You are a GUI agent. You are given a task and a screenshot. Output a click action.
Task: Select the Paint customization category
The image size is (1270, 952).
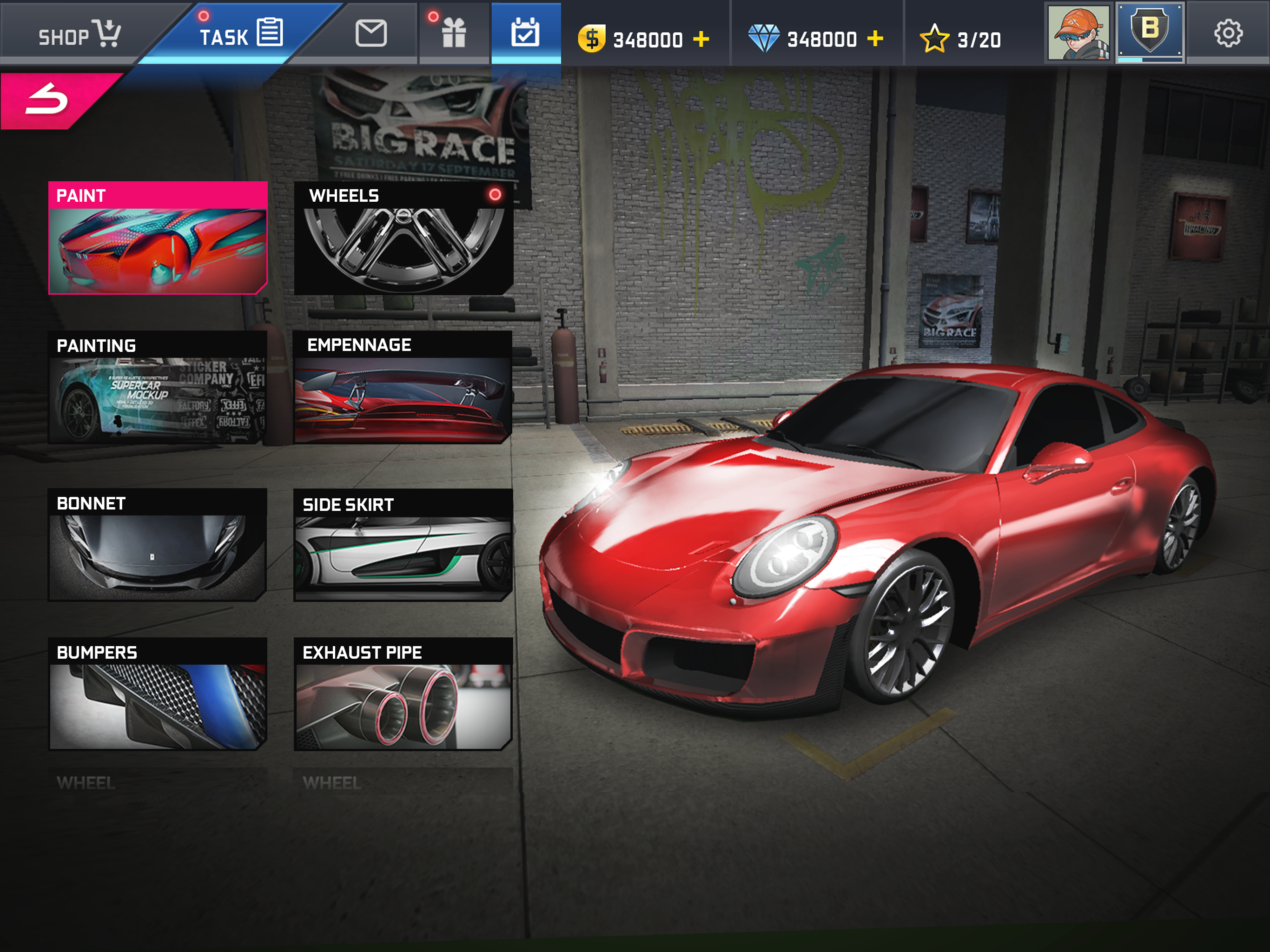pyautogui.click(x=158, y=238)
